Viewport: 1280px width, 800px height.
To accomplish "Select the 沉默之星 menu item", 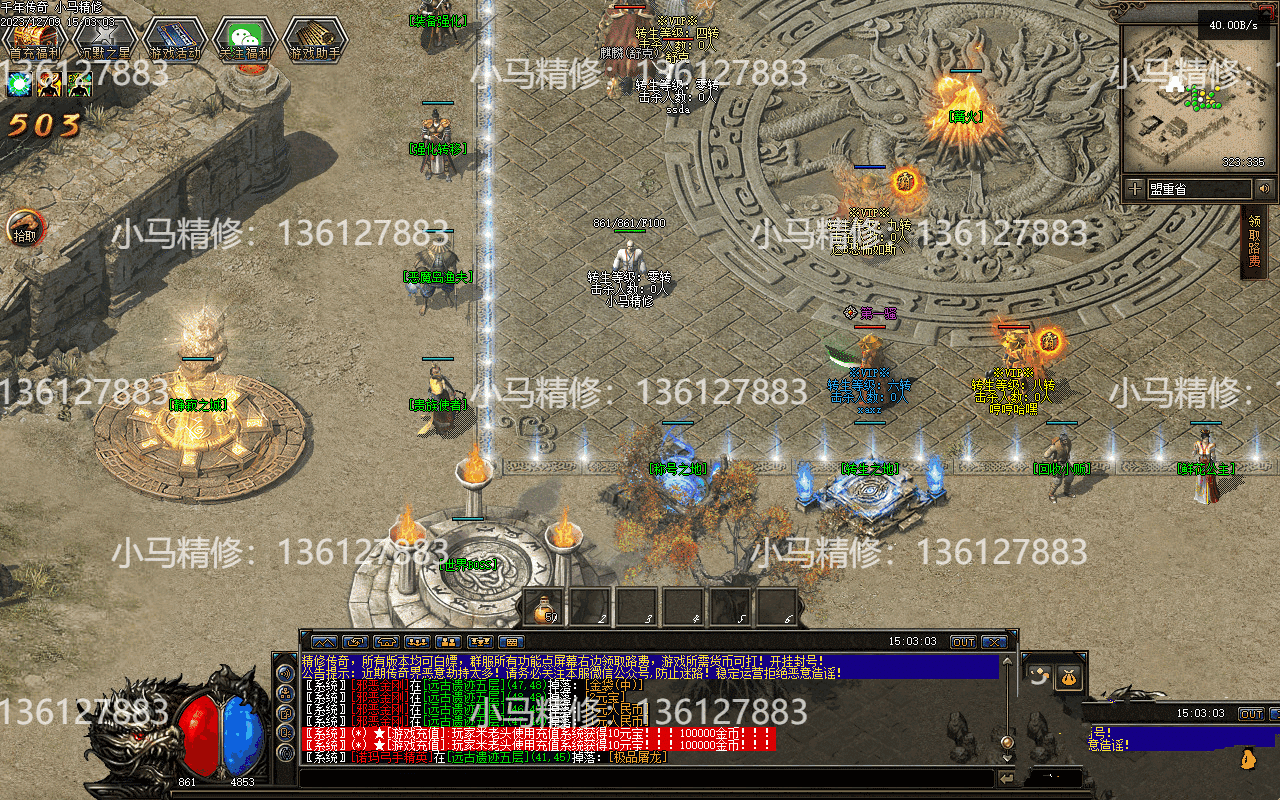I will click(103, 33).
